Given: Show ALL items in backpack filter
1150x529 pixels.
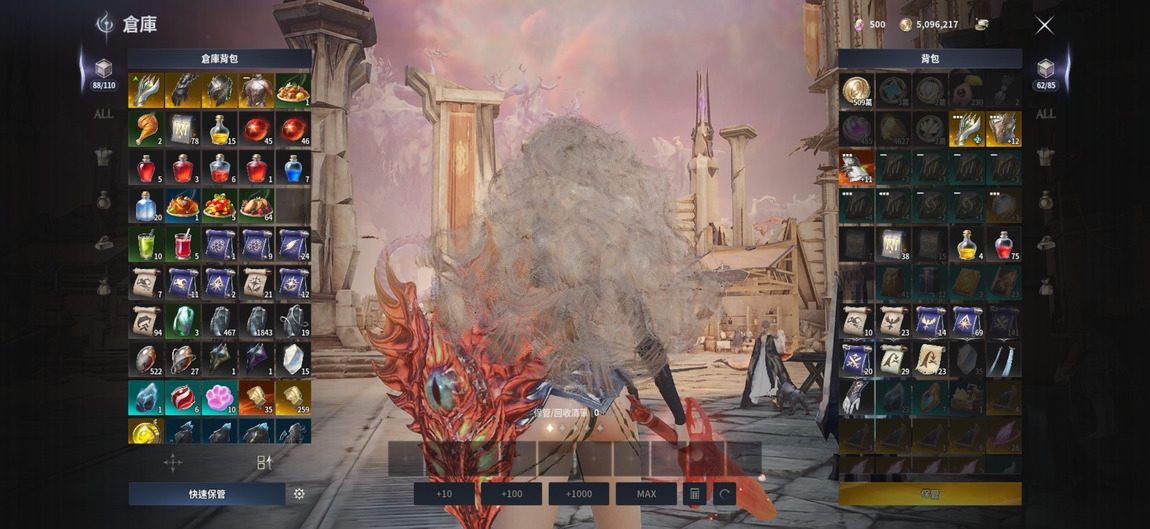Looking at the screenshot, I should [x=1045, y=114].
